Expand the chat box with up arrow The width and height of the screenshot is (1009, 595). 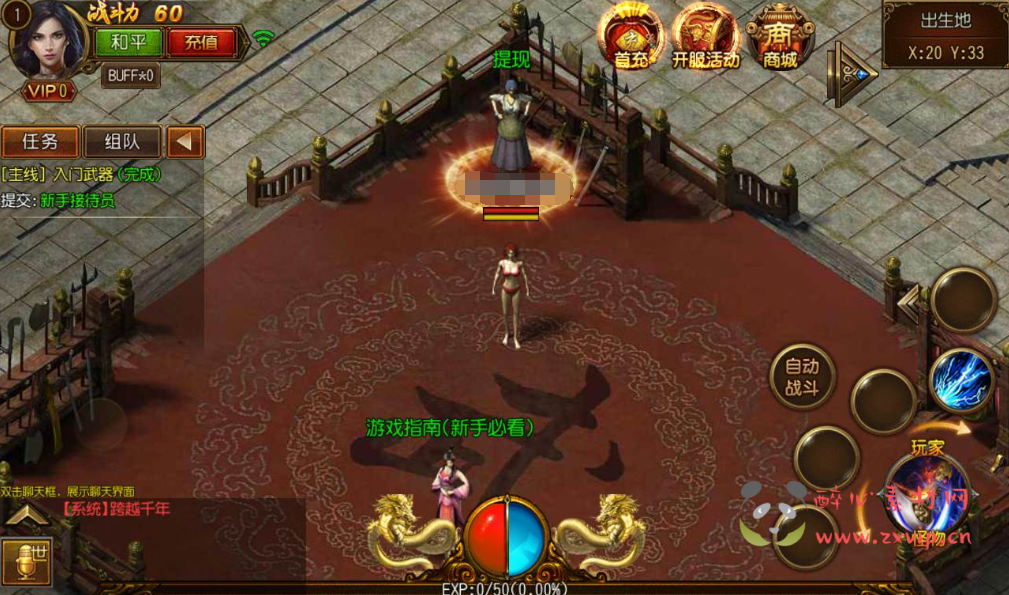click(x=26, y=516)
